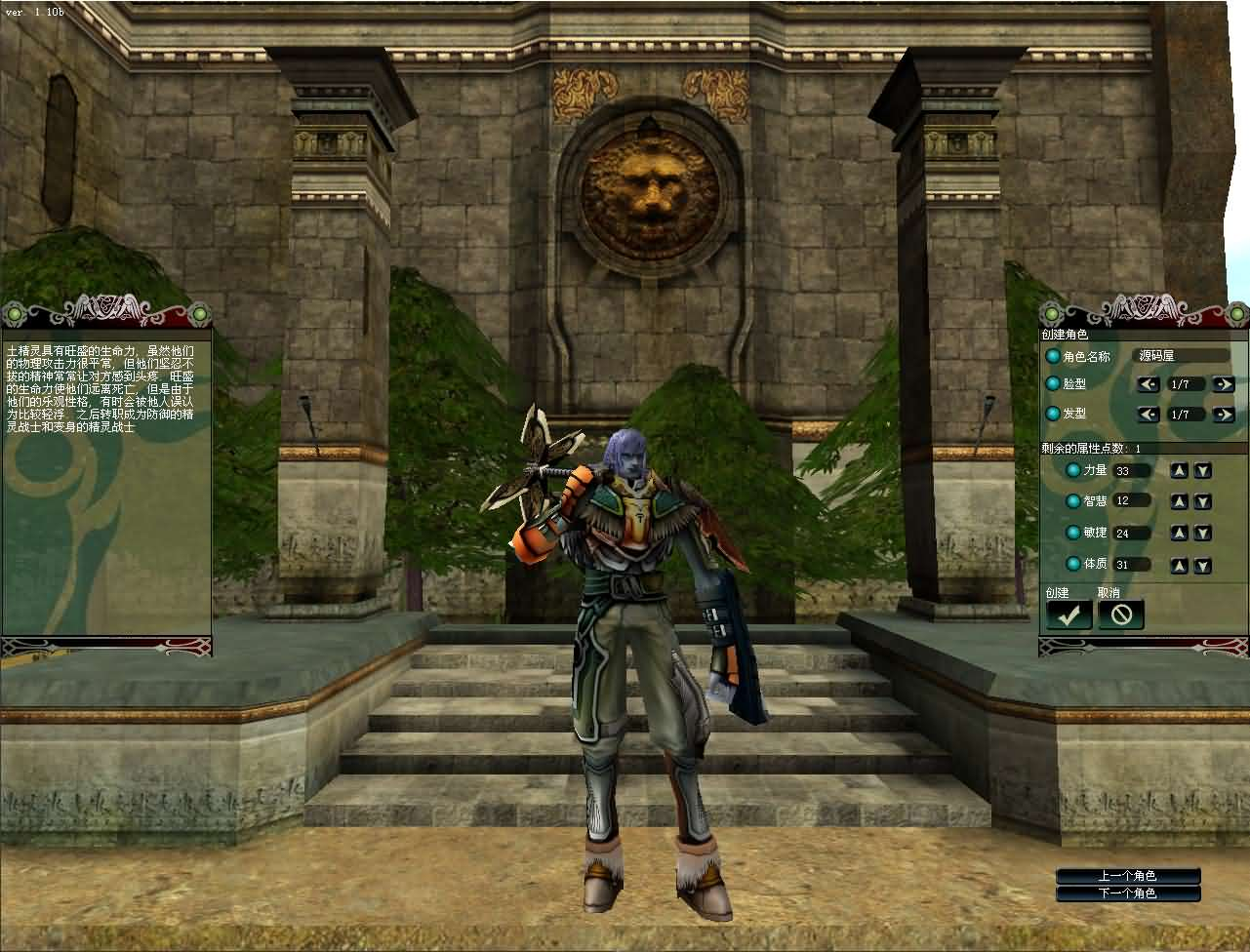The height and width of the screenshot is (952, 1250).
Task: Add a point to Agility (敏捷)
Action: click(1180, 534)
